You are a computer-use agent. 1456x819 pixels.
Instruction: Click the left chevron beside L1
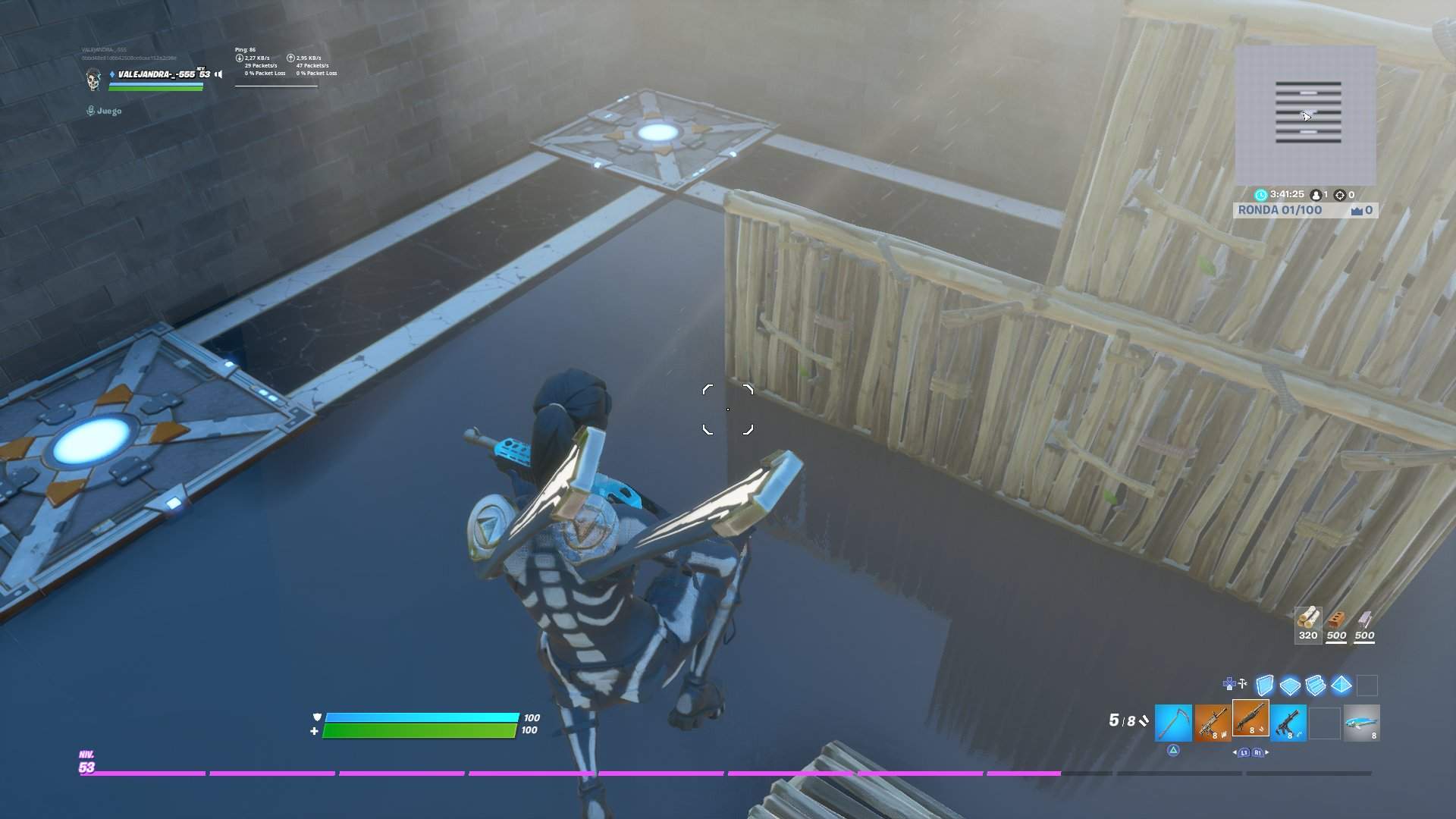1235,752
